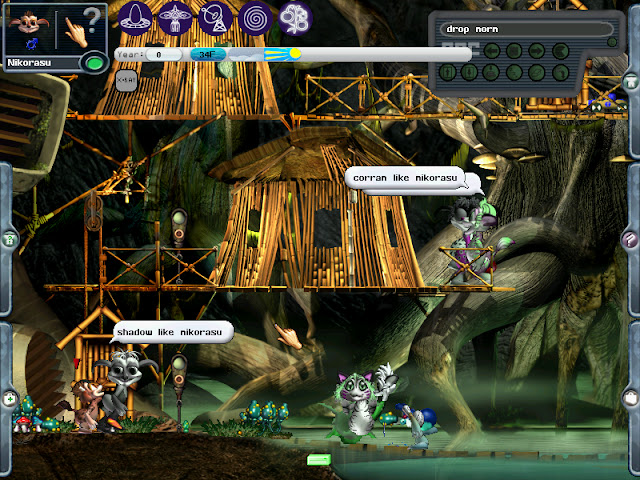This screenshot has height=480, width=640.
Task: Open the upper tab on the left edge
Action: pyautogui.click(x=9, y=238)
